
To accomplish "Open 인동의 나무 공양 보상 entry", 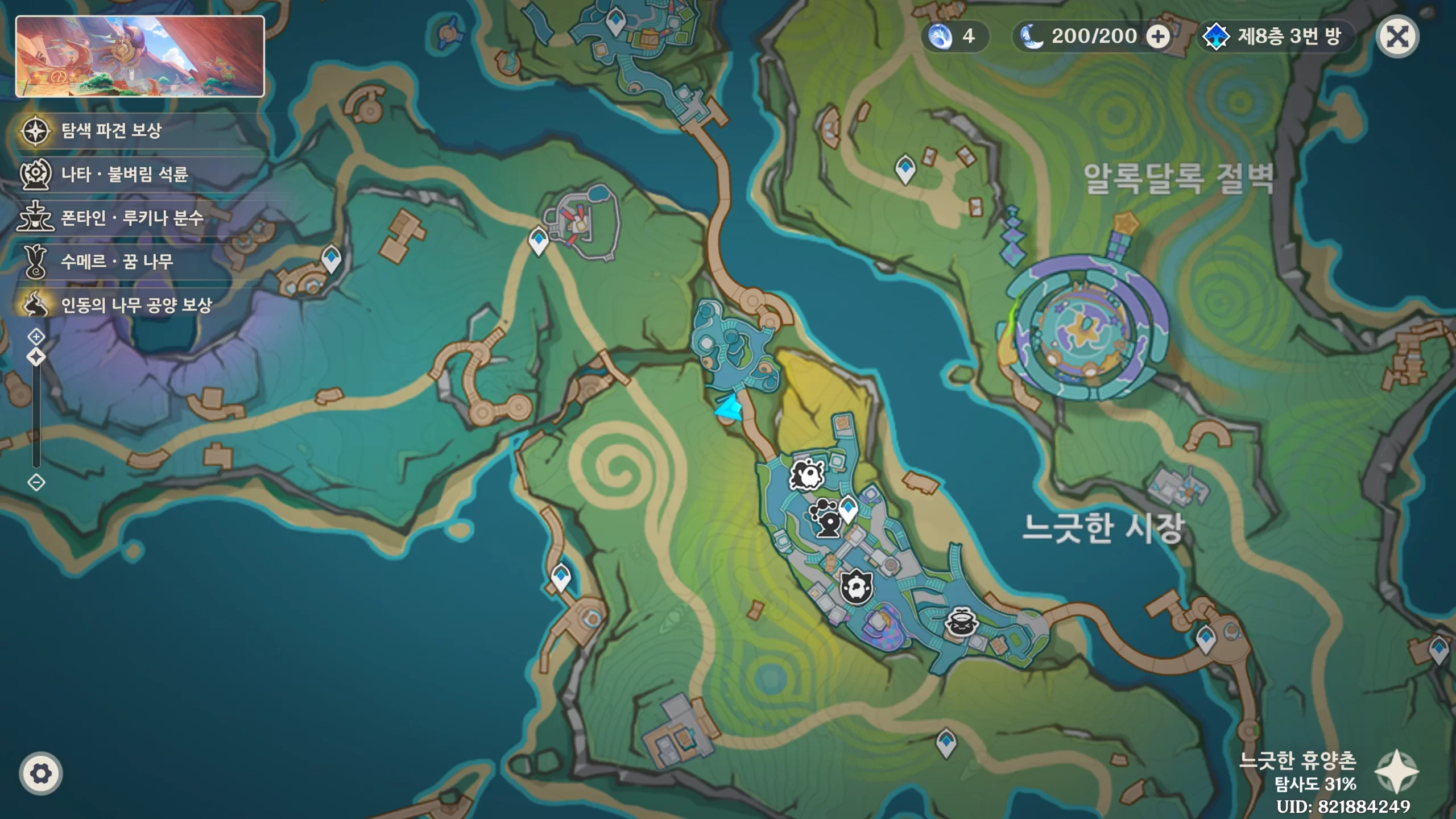I will [x=136, y=305].
